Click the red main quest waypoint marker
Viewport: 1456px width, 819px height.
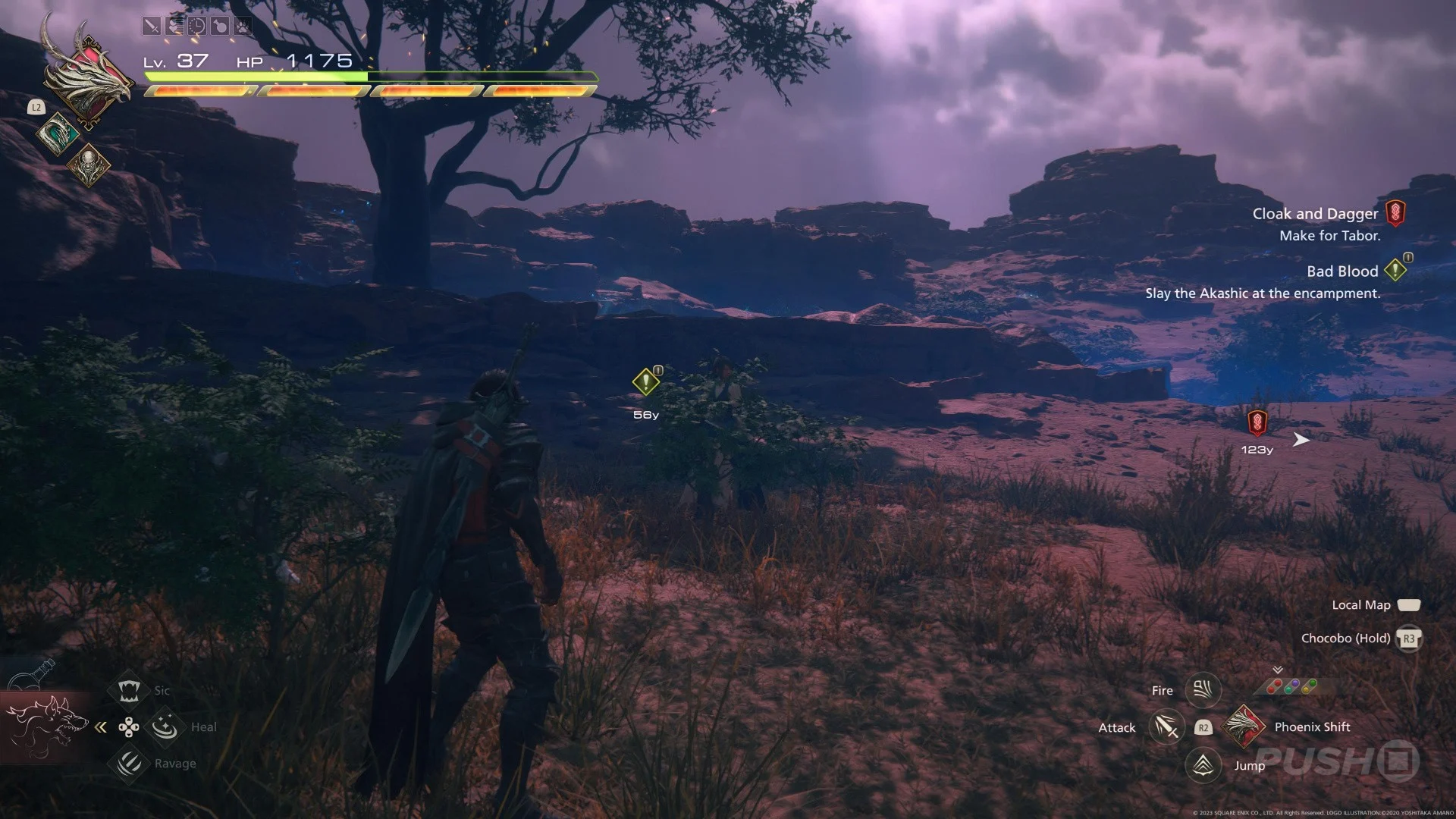(x=1257, y=423)
